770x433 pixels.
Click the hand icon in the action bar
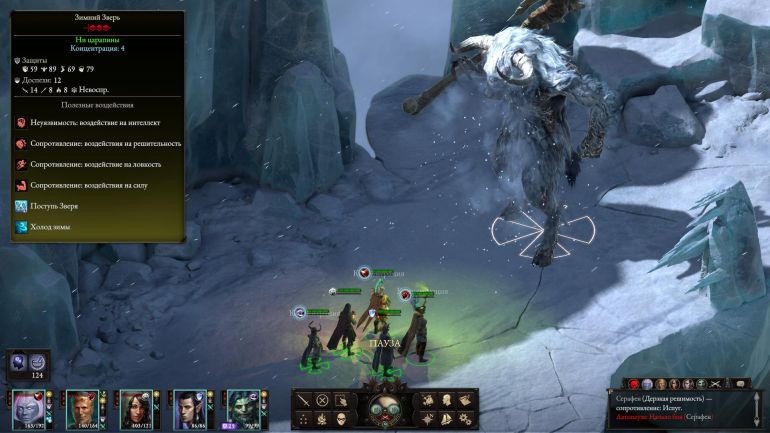click(342, 400)
